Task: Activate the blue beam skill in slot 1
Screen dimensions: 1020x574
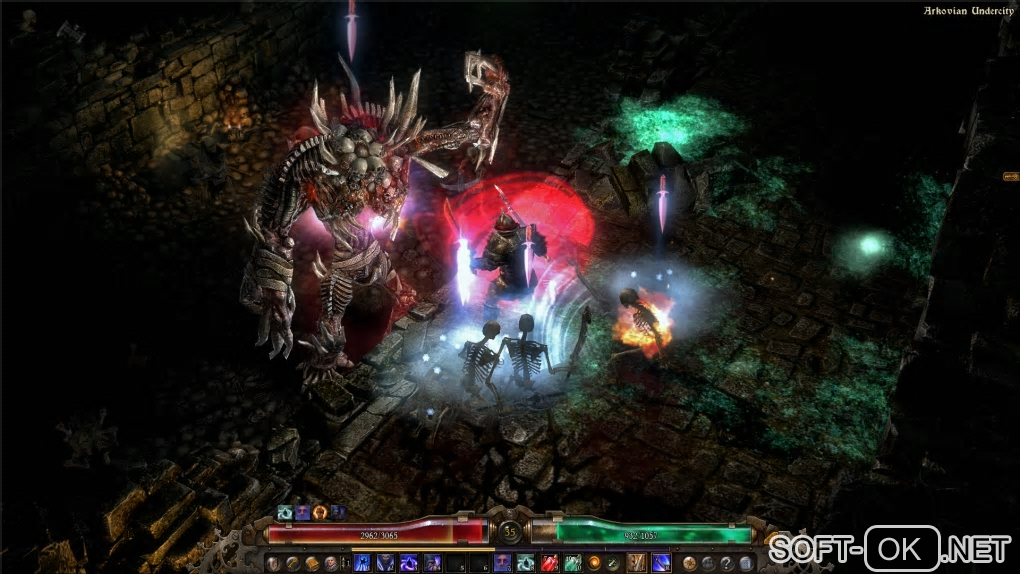Action: tap(363, 563)
